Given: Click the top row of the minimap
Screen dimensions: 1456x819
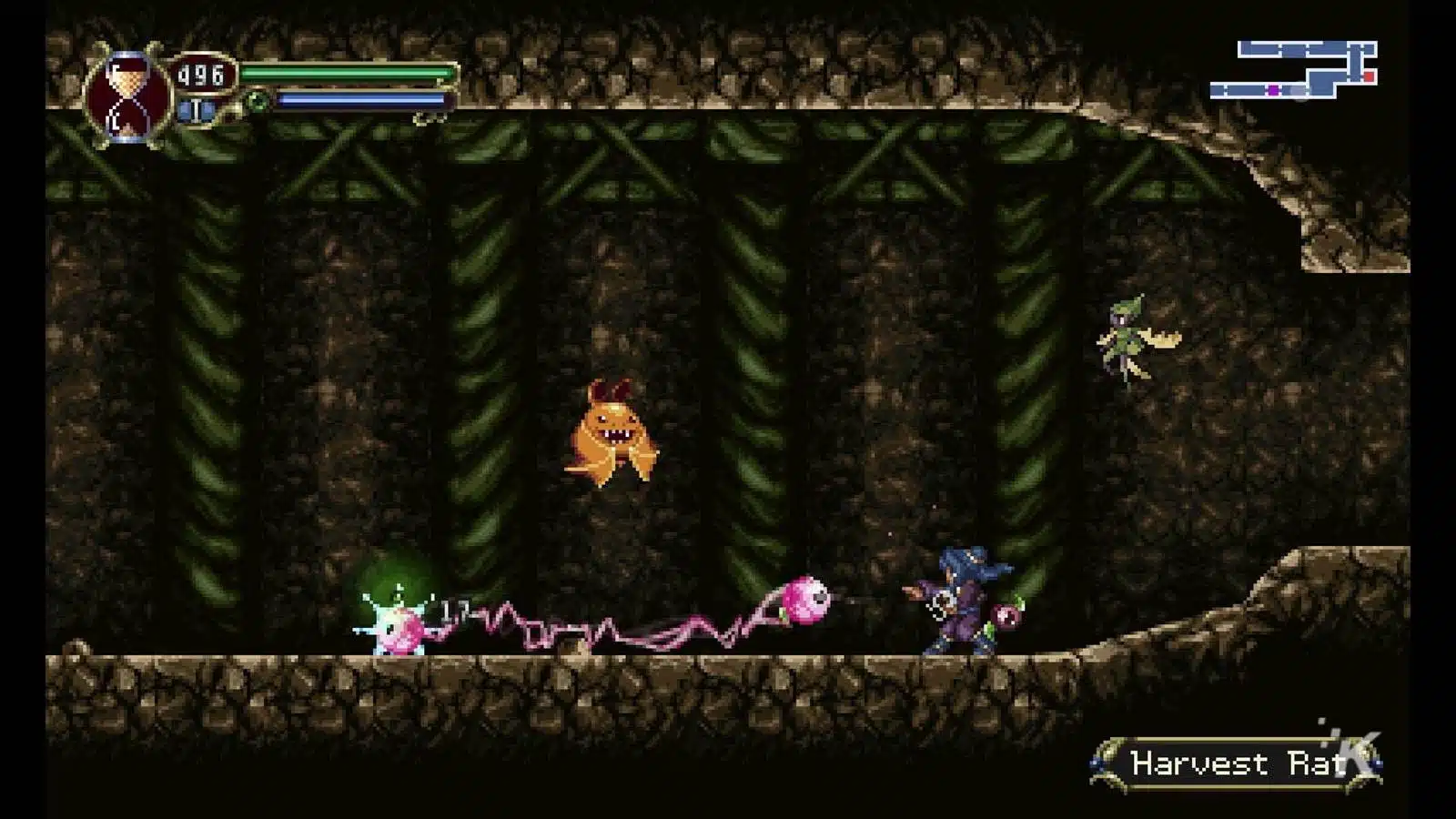Looking at the screenshot, I should tap(1301, 49).
